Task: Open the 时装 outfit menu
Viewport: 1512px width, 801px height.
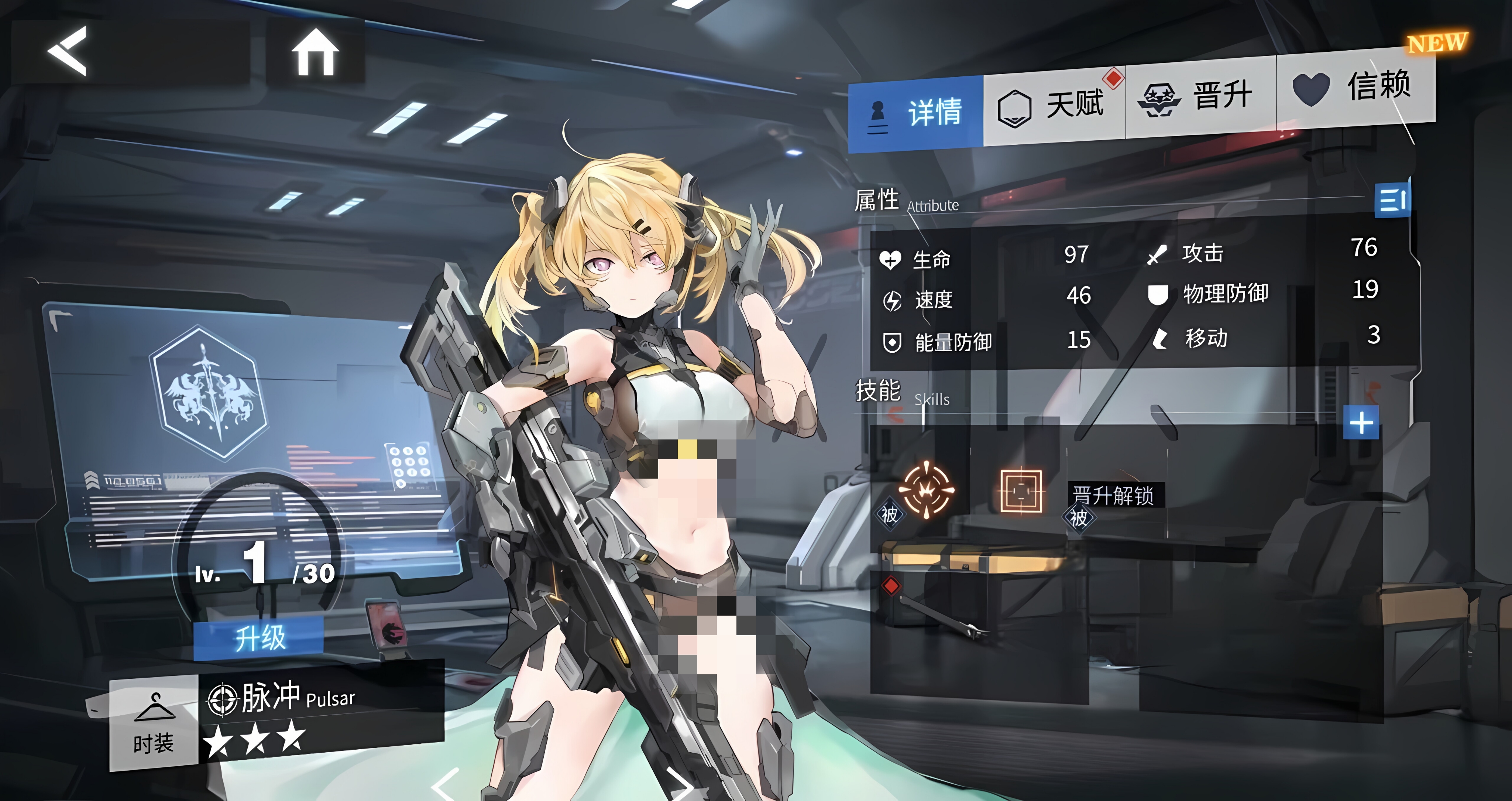Action: tap(154, 723)
